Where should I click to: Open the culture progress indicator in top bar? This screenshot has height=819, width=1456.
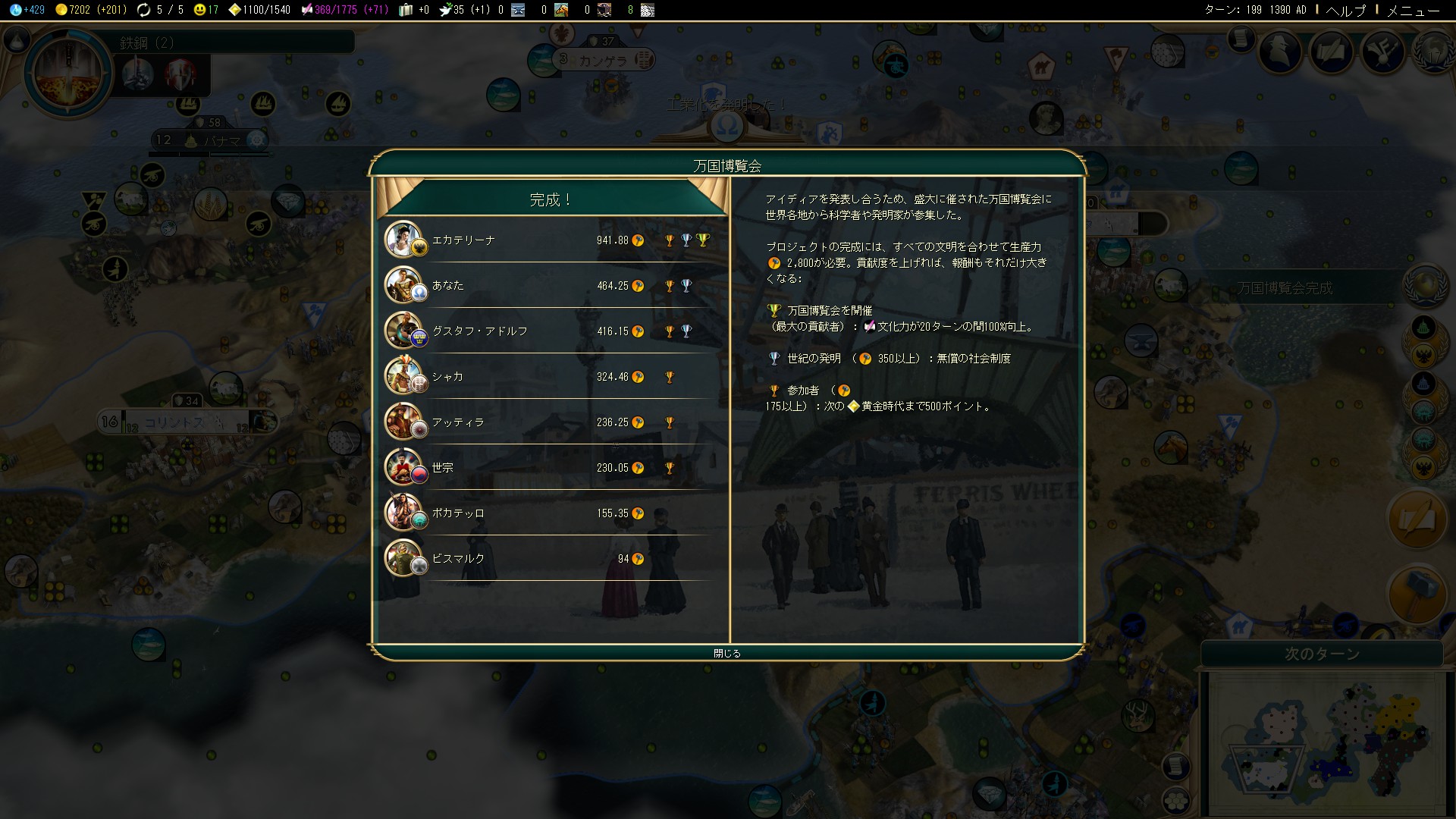(x=344, y=10)
